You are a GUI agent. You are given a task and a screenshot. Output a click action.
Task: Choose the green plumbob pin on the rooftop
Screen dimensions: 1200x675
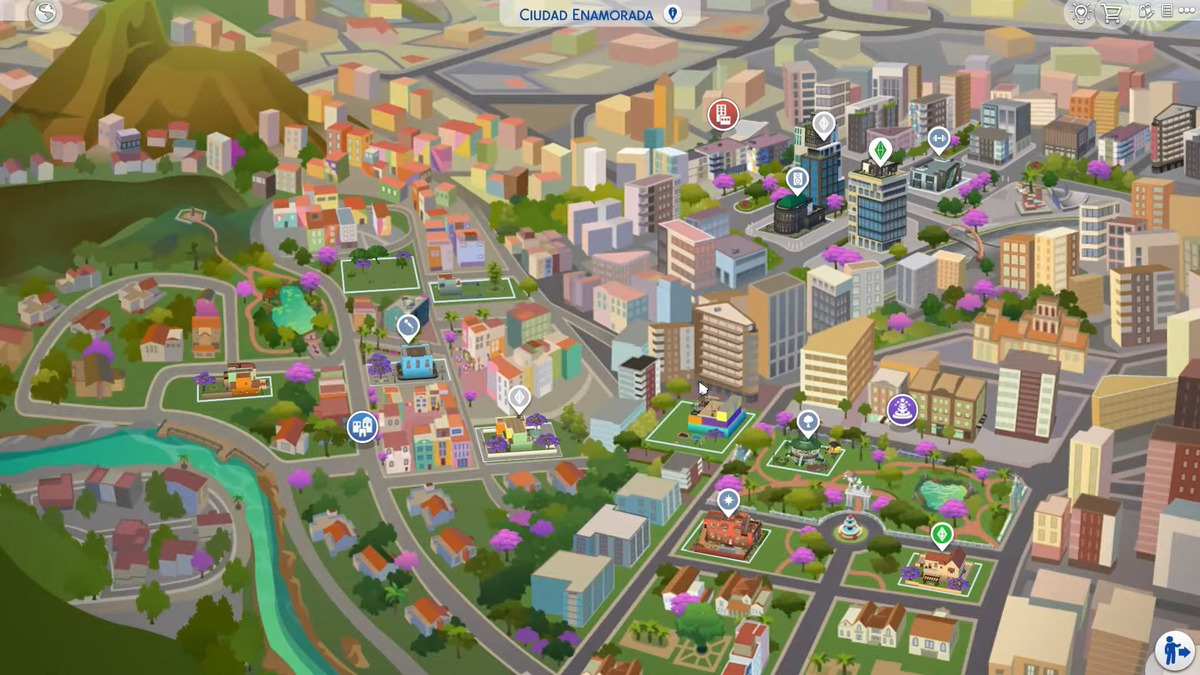point(880,150)
